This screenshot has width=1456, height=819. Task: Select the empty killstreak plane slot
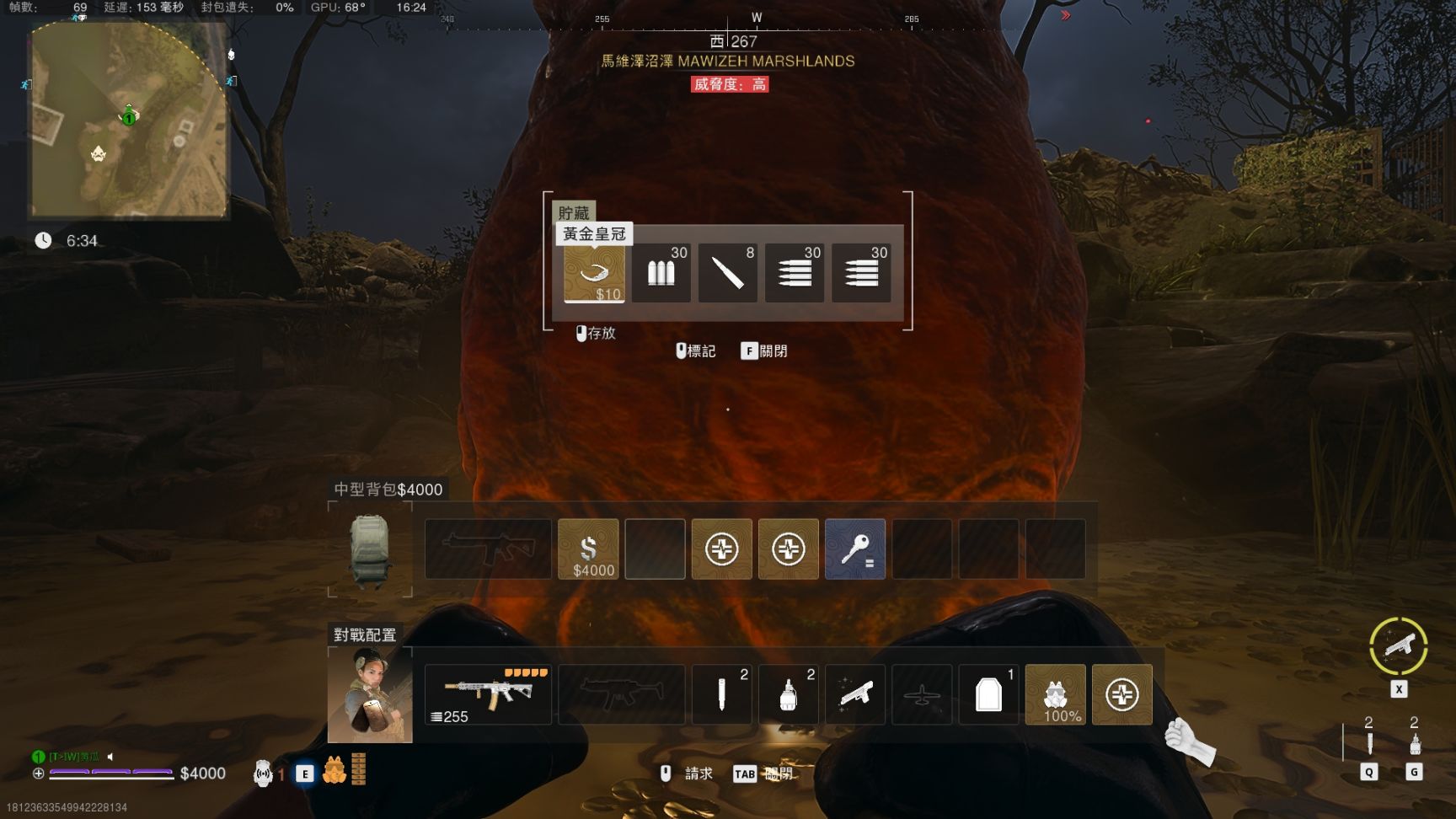(x=922, y=694)
